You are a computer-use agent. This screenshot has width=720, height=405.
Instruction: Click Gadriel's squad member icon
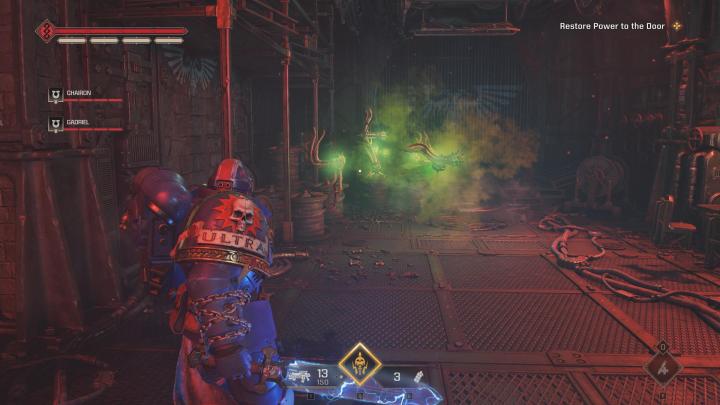click(55, 125)
